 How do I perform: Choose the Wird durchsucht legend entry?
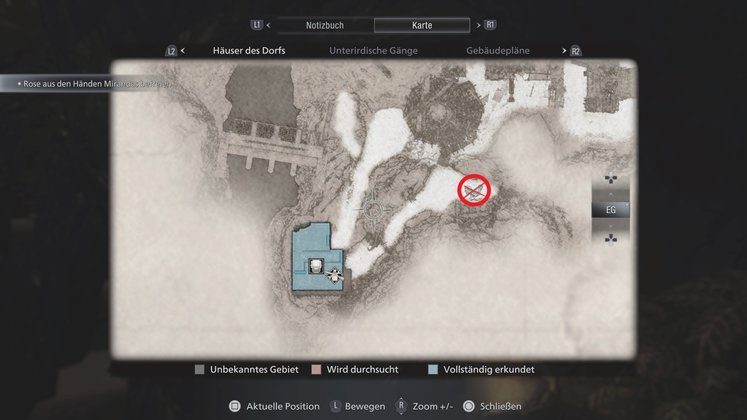coord(357,370)
